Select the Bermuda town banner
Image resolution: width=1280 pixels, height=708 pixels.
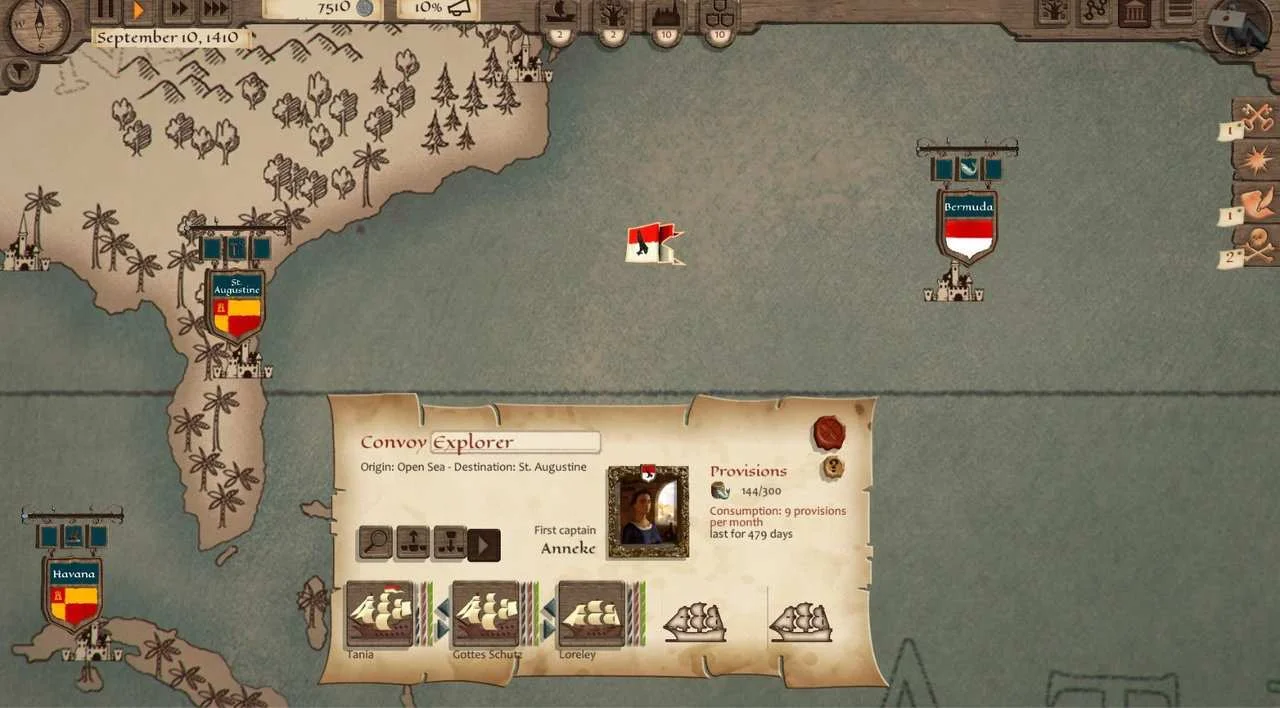pyautogui.click(x=968, y=225)
